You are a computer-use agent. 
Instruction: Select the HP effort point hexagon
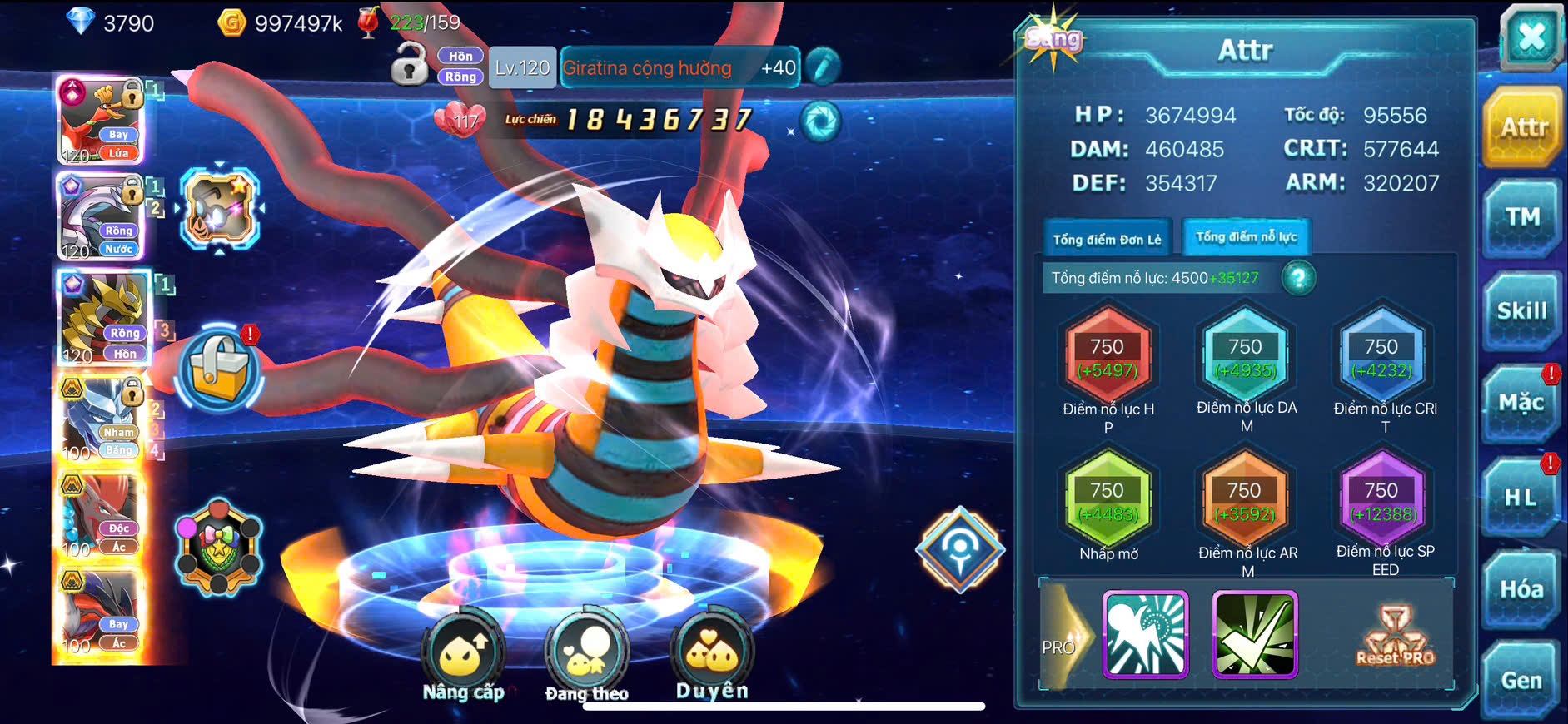point(1108,357)
